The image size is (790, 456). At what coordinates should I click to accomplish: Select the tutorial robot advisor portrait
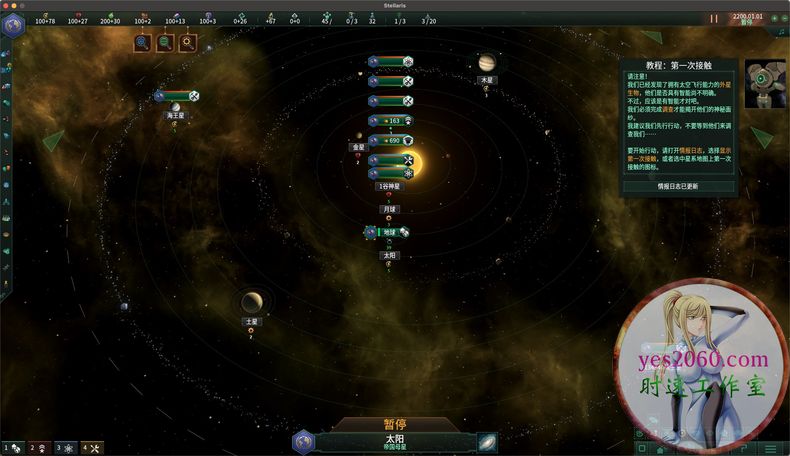[x=764, y=83]
